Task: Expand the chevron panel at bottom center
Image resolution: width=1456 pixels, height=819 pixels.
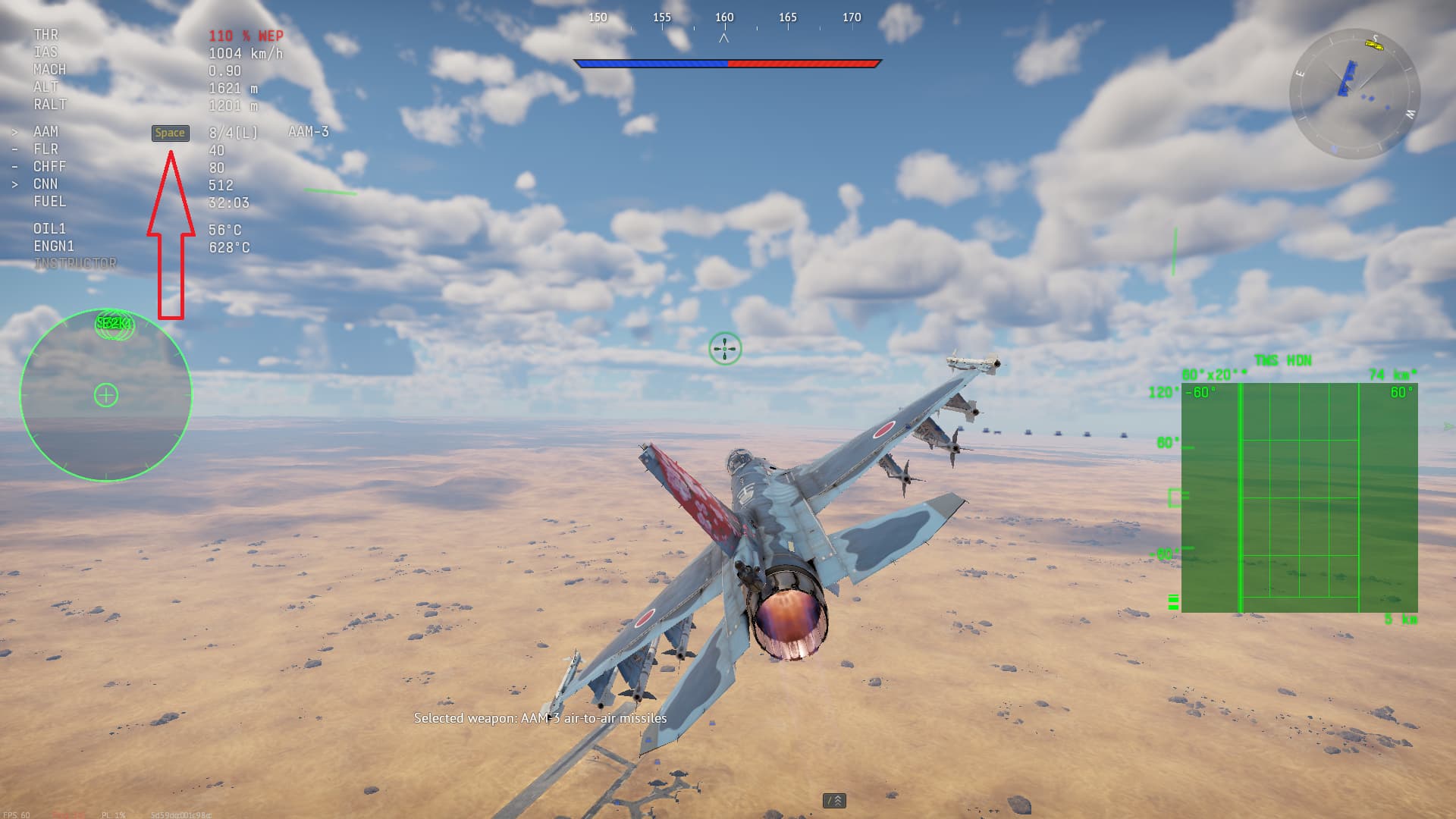Action: pos(836,799)
